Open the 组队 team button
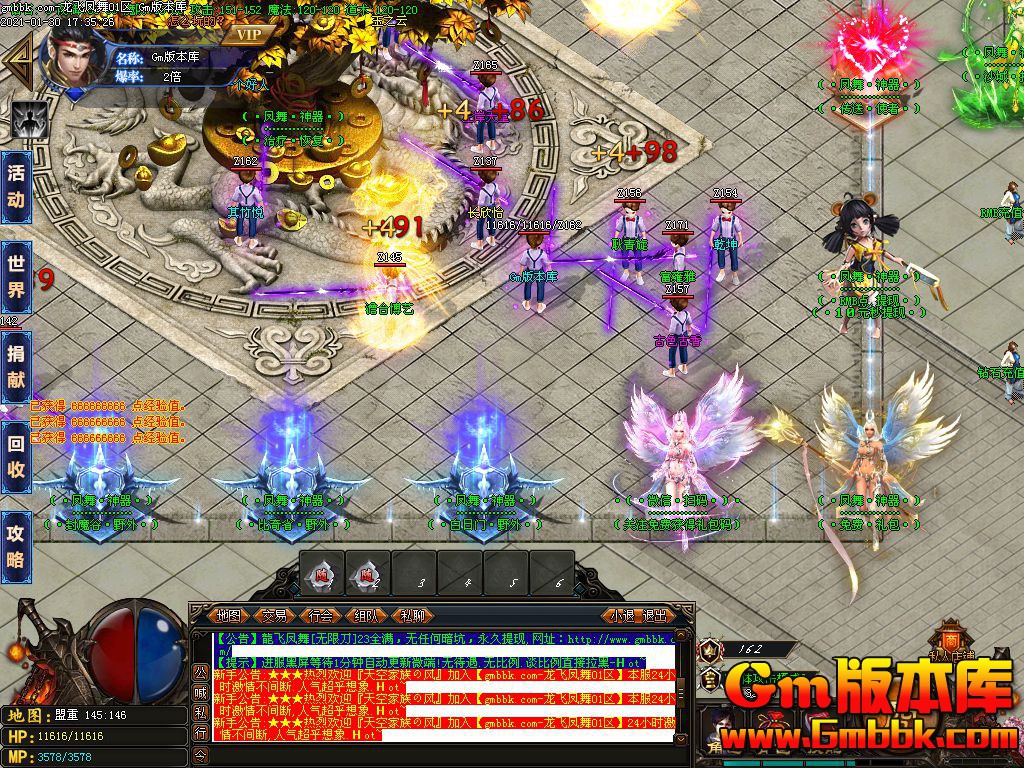 [x=365, y=615]
